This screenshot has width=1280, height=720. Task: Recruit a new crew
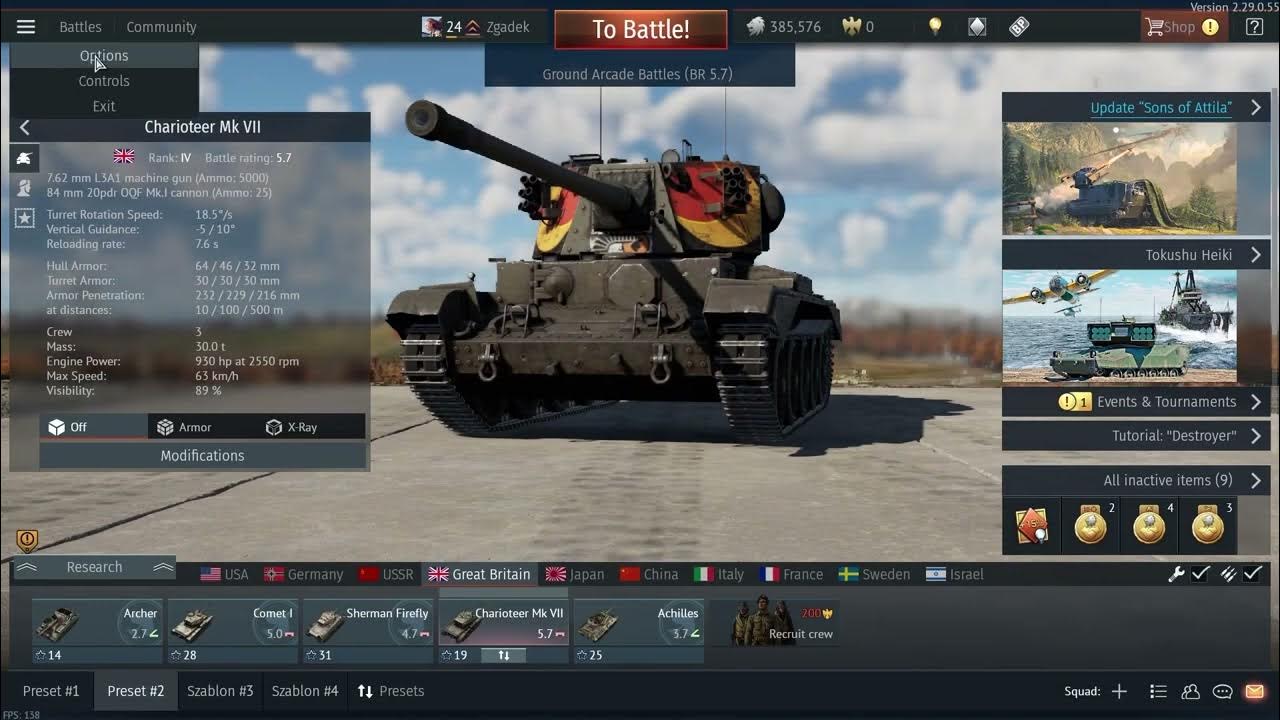786,624
